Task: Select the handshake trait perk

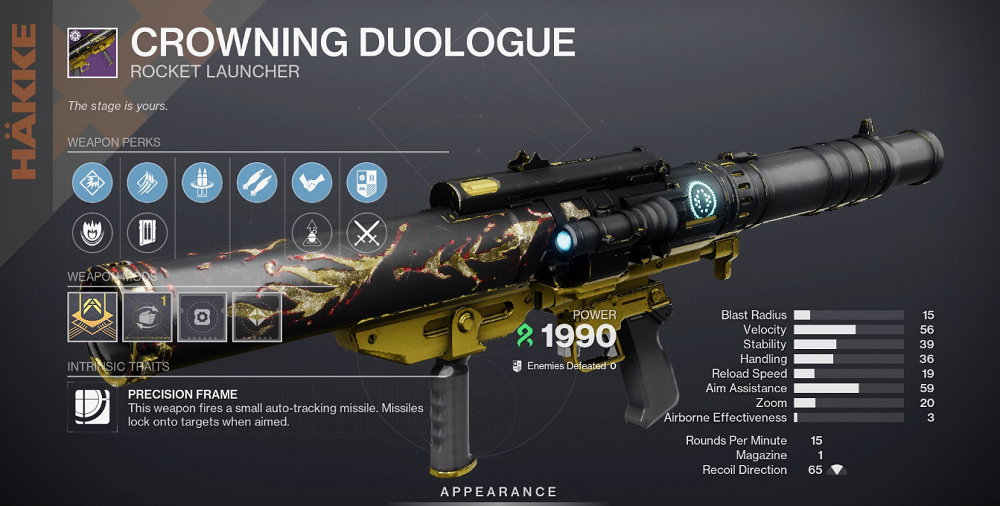Action: (x=311, y=183)
